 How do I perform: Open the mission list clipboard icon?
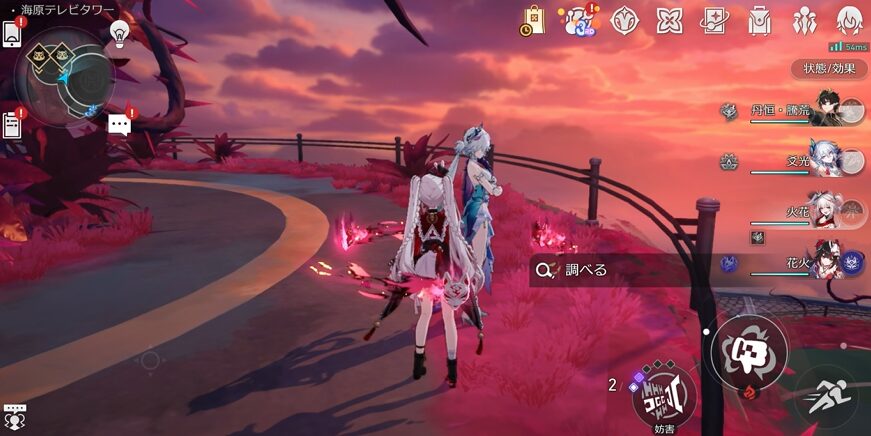tap(13, 125)
